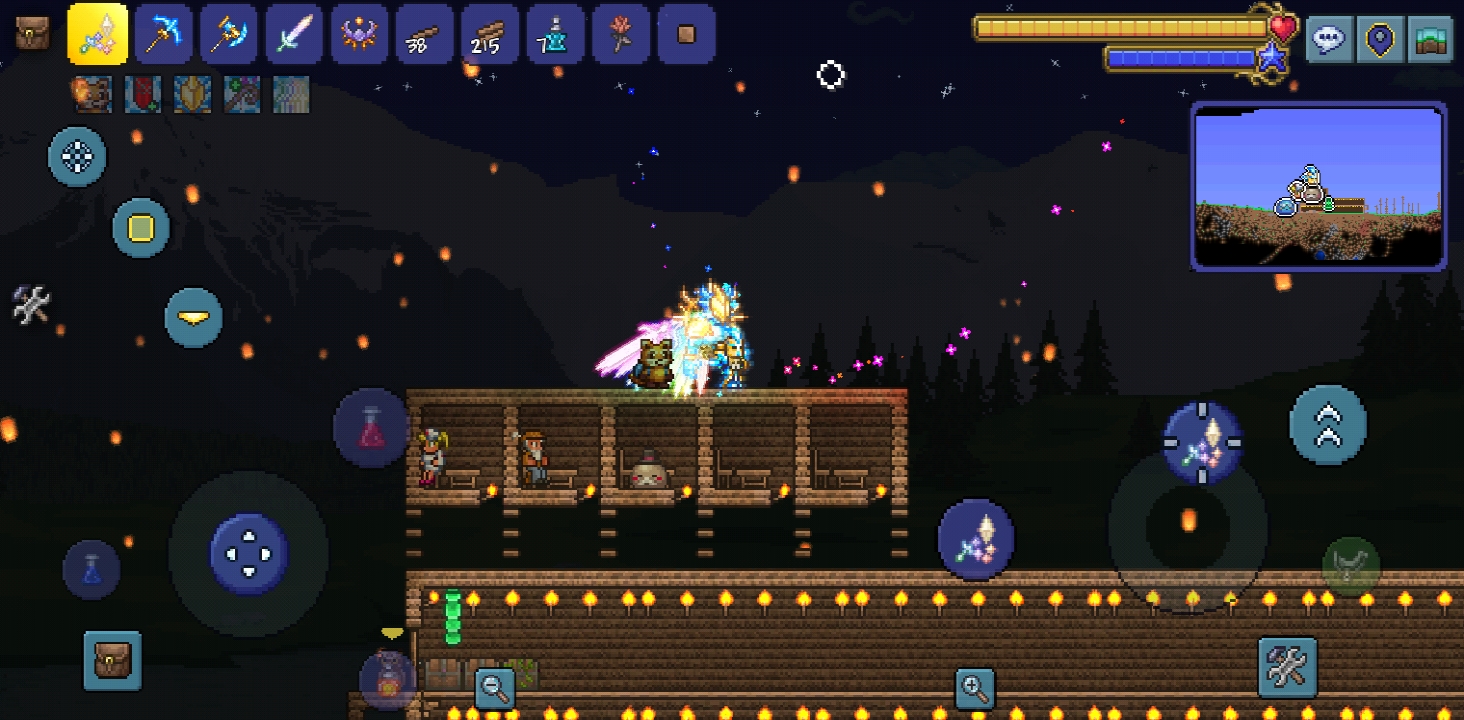This screenshot has width=1464, height=720.
Task: Open the housing menu button
Action: coord(1430,40)
